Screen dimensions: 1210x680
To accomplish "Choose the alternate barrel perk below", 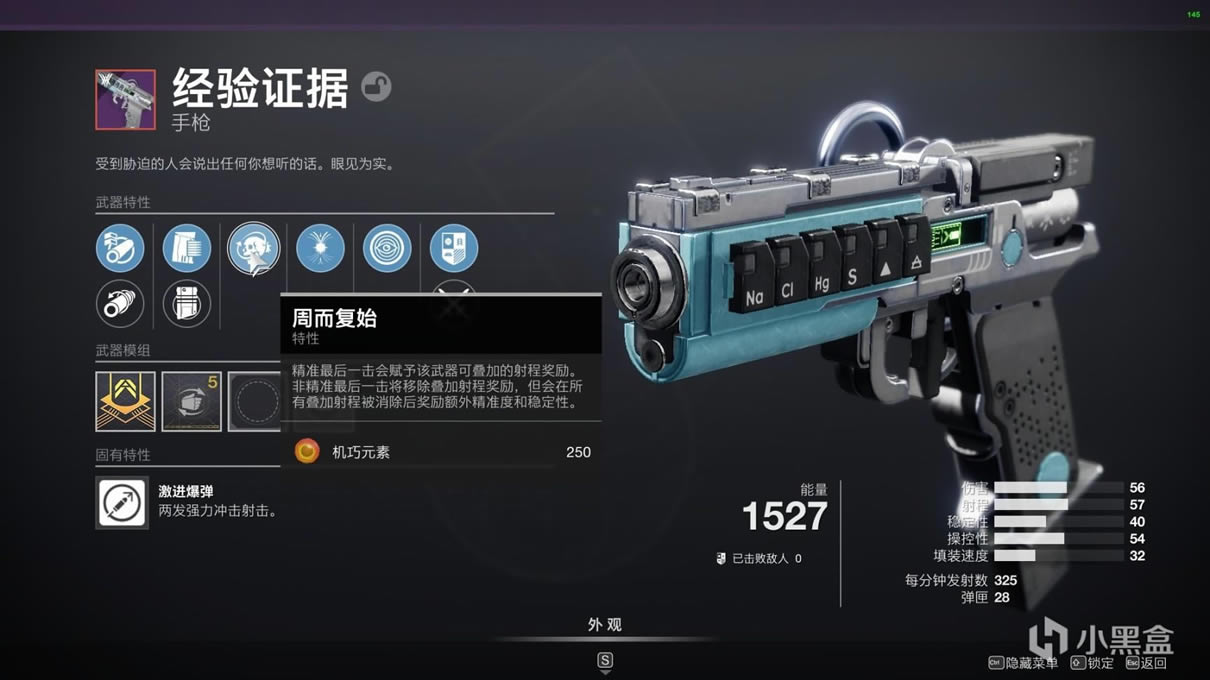I will coord(120,303).
